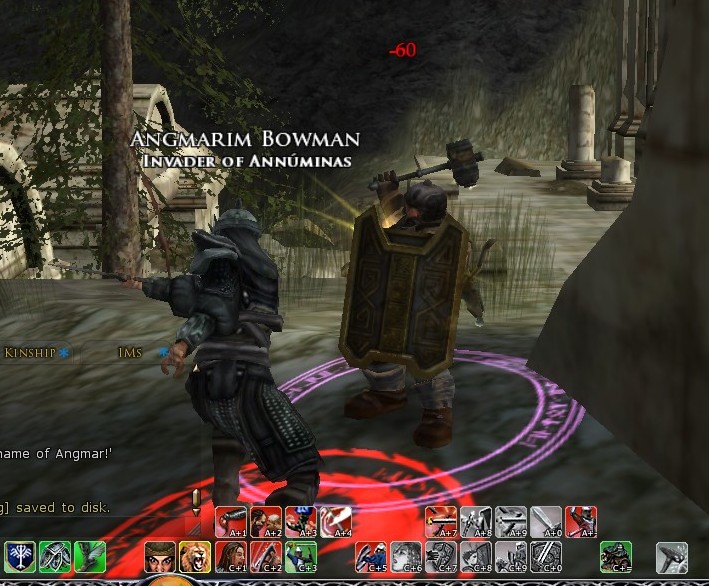This screenshot has width=709, height=586.
Task: Activate the A+1 hotbar skill
Action: 231,522
